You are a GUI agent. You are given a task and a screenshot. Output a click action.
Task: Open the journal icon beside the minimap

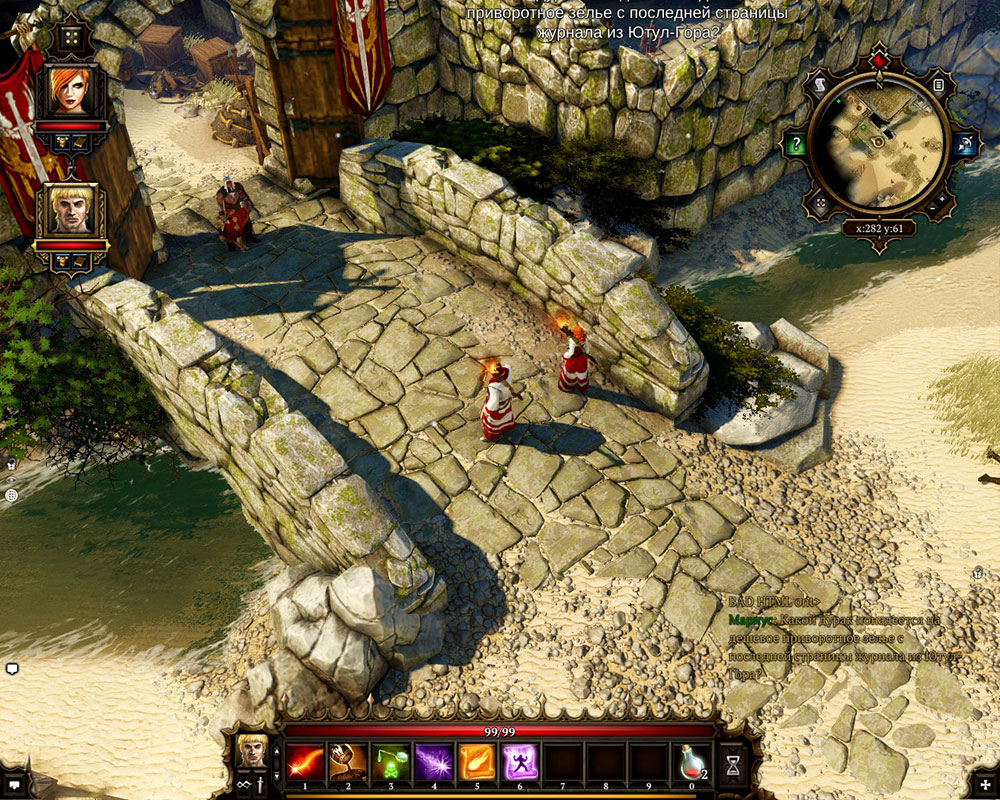[x=939, y=86]
